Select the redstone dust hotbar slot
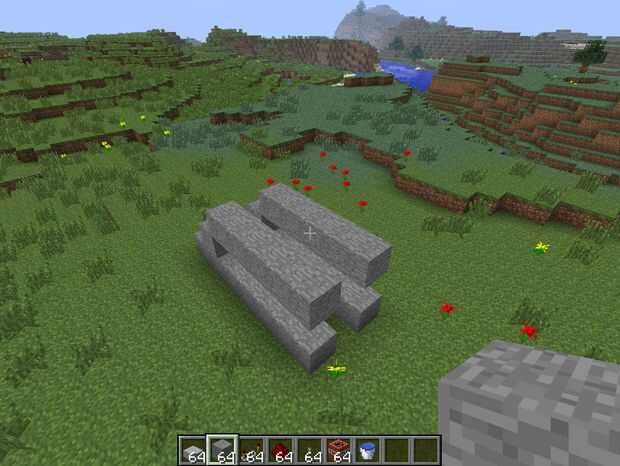620x466 pixels. (281, 449)
